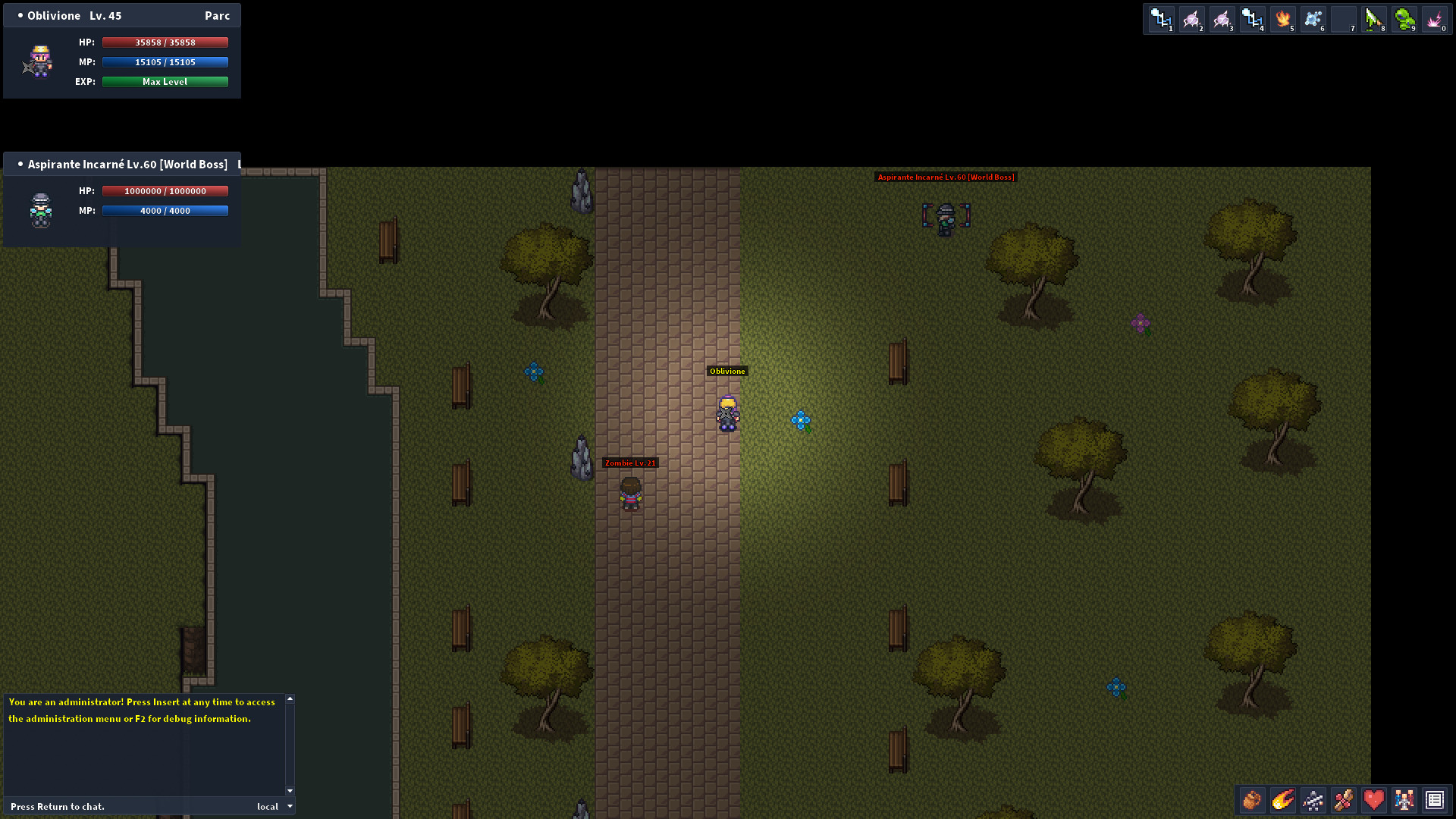Activate the fire spell in hotbar slot 5
The width and height of the screenshot is (1456, 819).
1283,19
